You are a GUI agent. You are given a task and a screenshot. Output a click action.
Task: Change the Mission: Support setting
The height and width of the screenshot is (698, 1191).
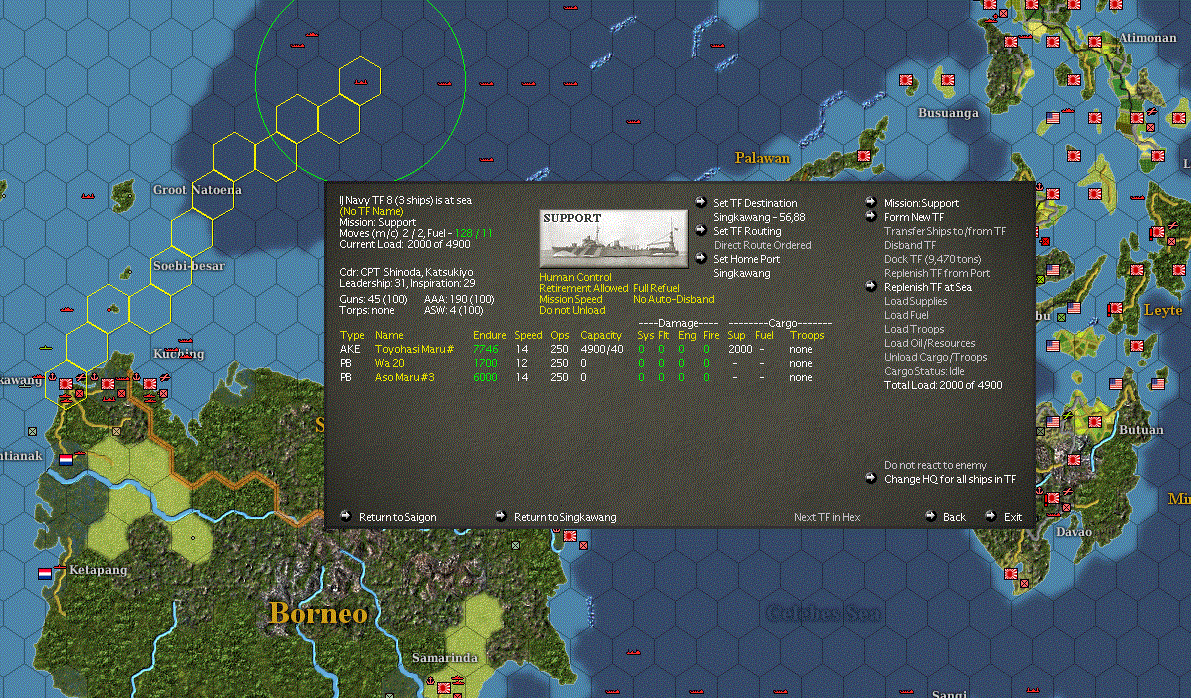[921, 203]
